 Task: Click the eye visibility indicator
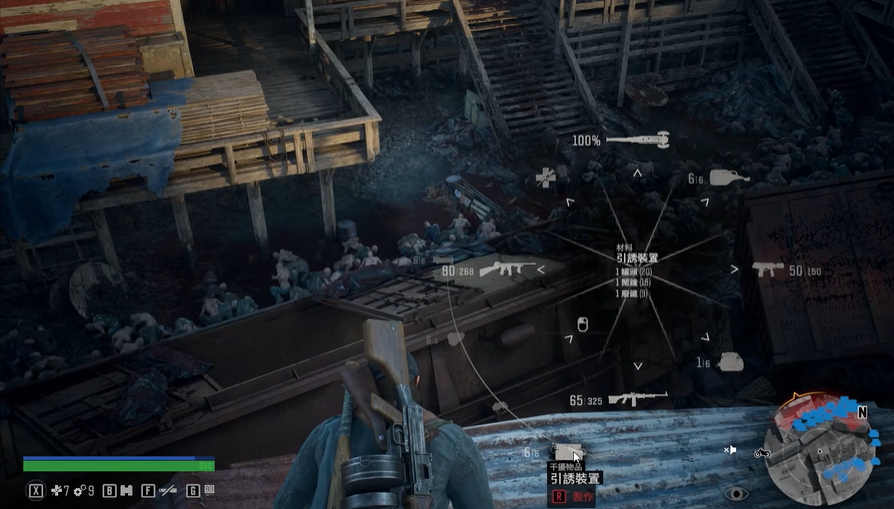click(737, 493)
